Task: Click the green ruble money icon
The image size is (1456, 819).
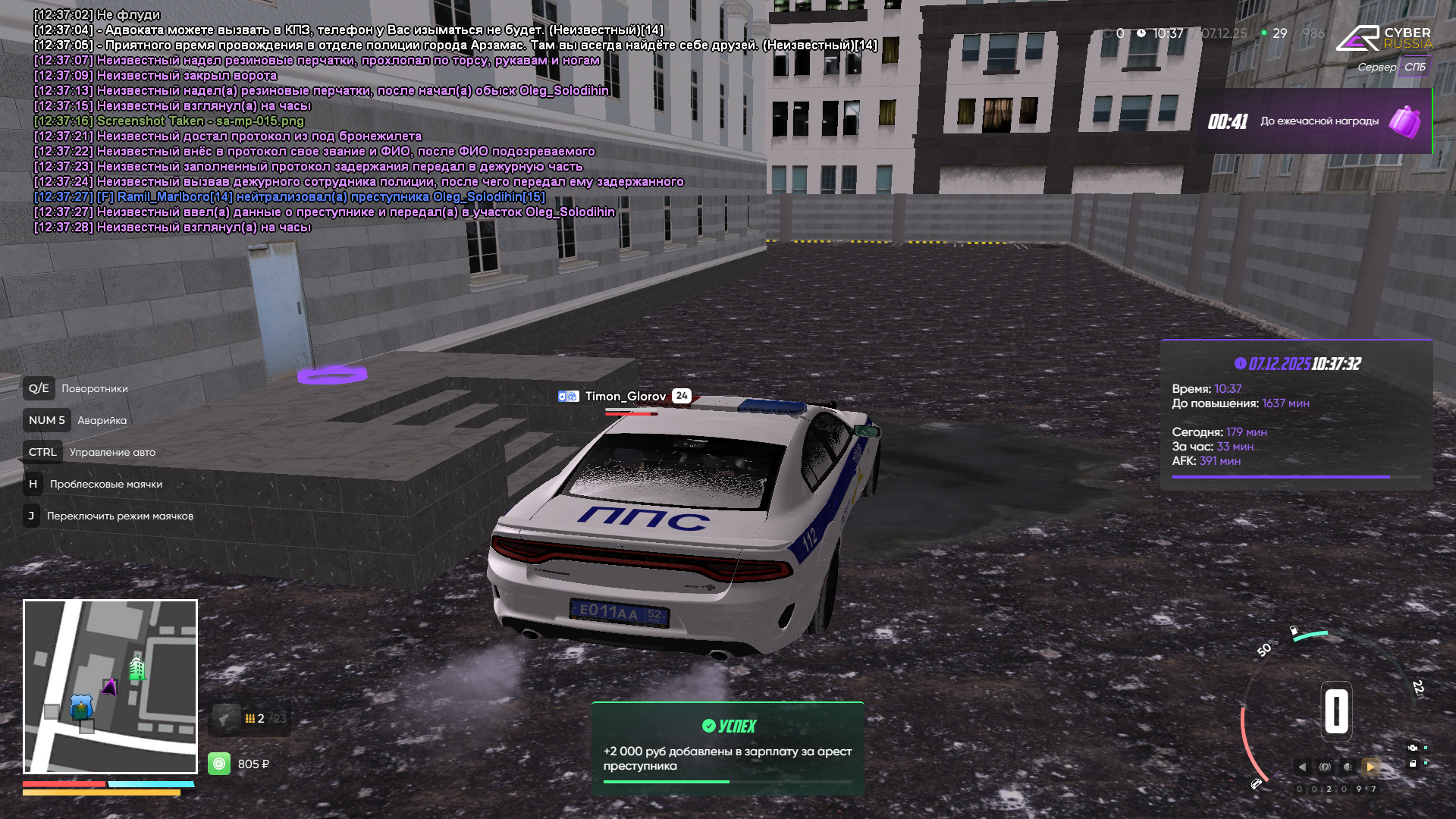Action: click(x=219, y=764)
